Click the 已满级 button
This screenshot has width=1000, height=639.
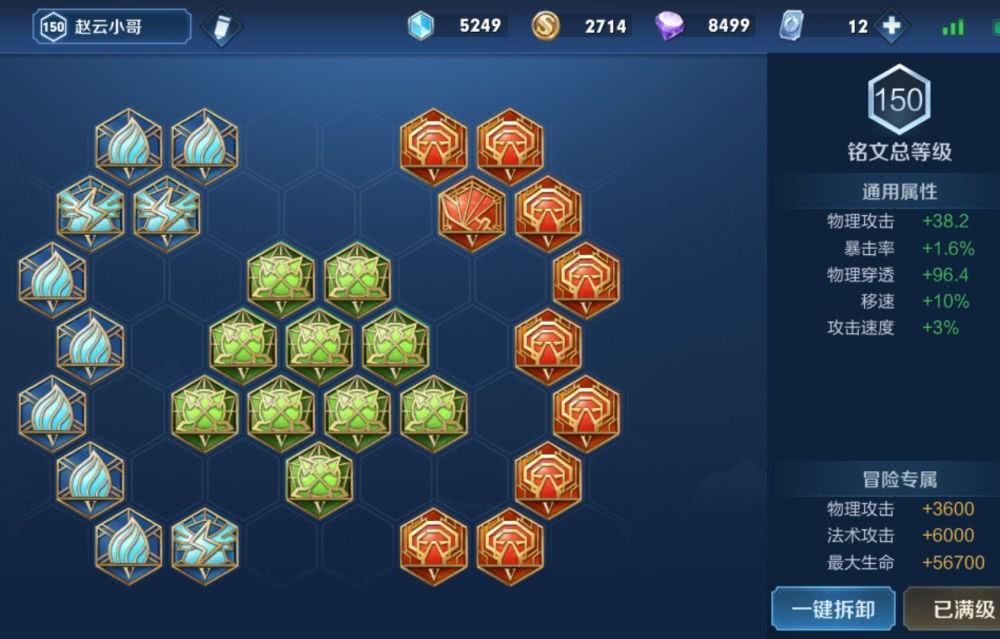click(955, 609)
